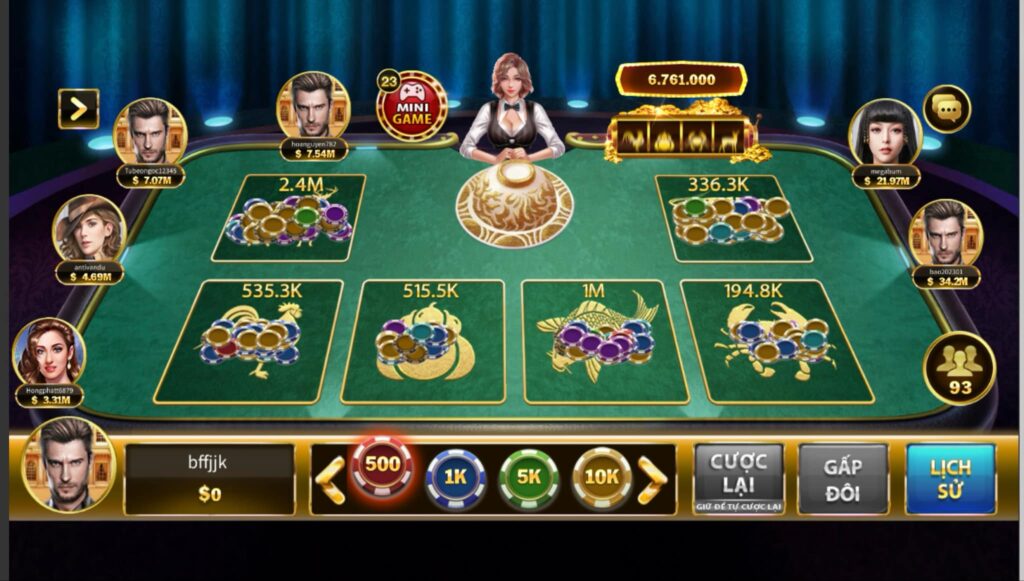Image resolution: width=1024 pixels, height=581 pixels.
Task: Open the Mini Game menu
Action: click(411, 105)
